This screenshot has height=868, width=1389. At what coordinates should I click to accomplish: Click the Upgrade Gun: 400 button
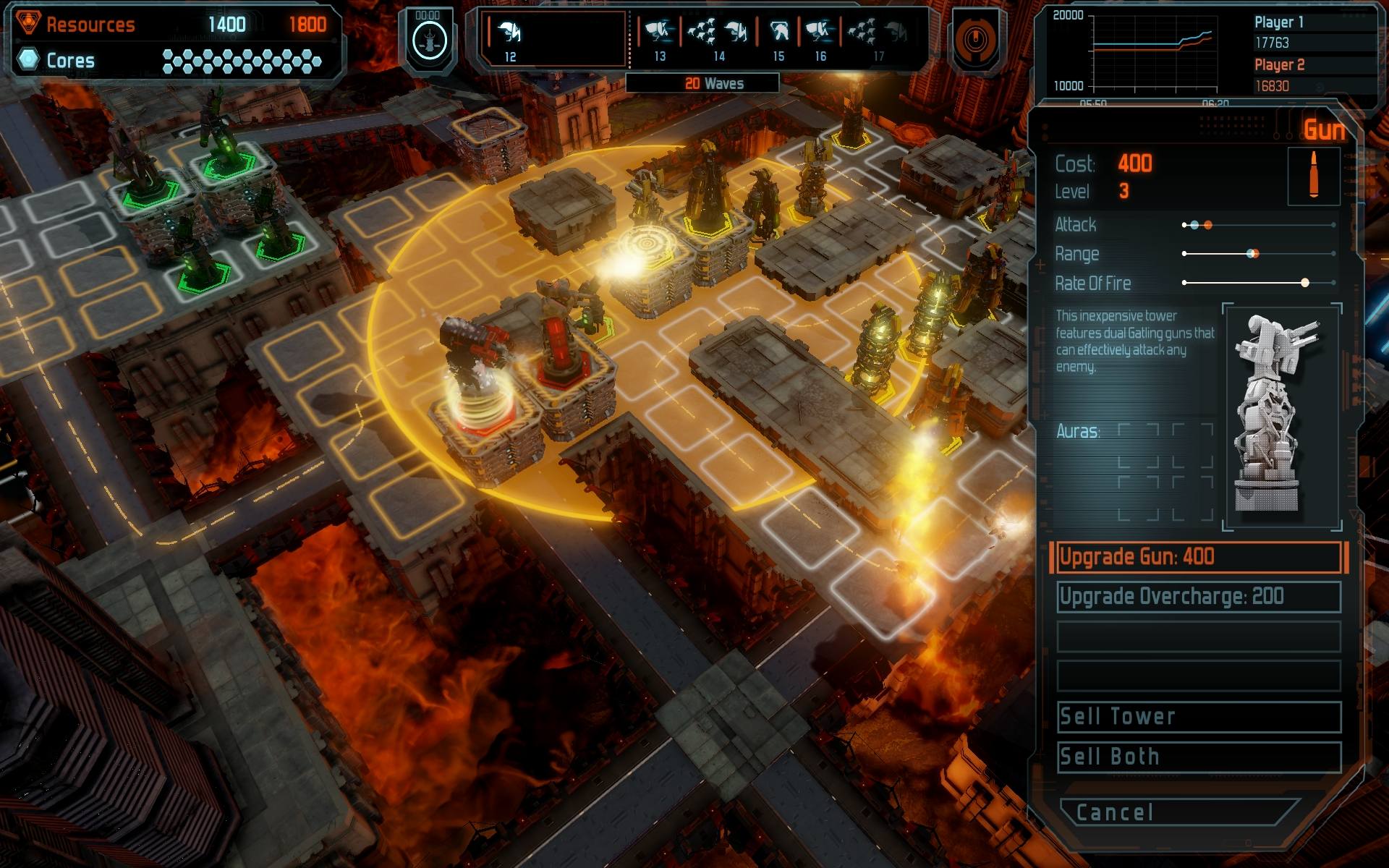point(1197,557)
